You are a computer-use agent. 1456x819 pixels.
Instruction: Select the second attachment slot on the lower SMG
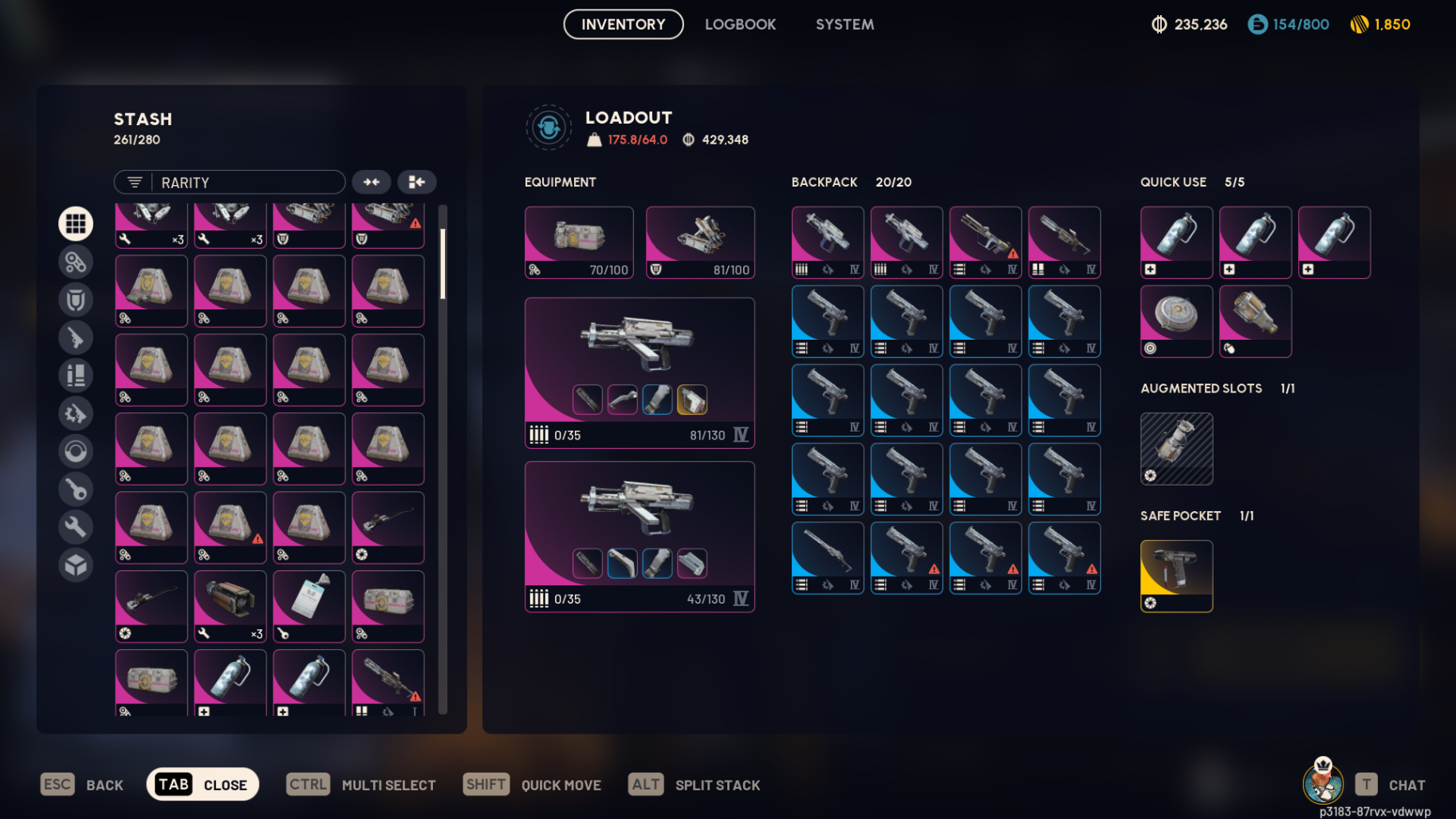[622, 563]
